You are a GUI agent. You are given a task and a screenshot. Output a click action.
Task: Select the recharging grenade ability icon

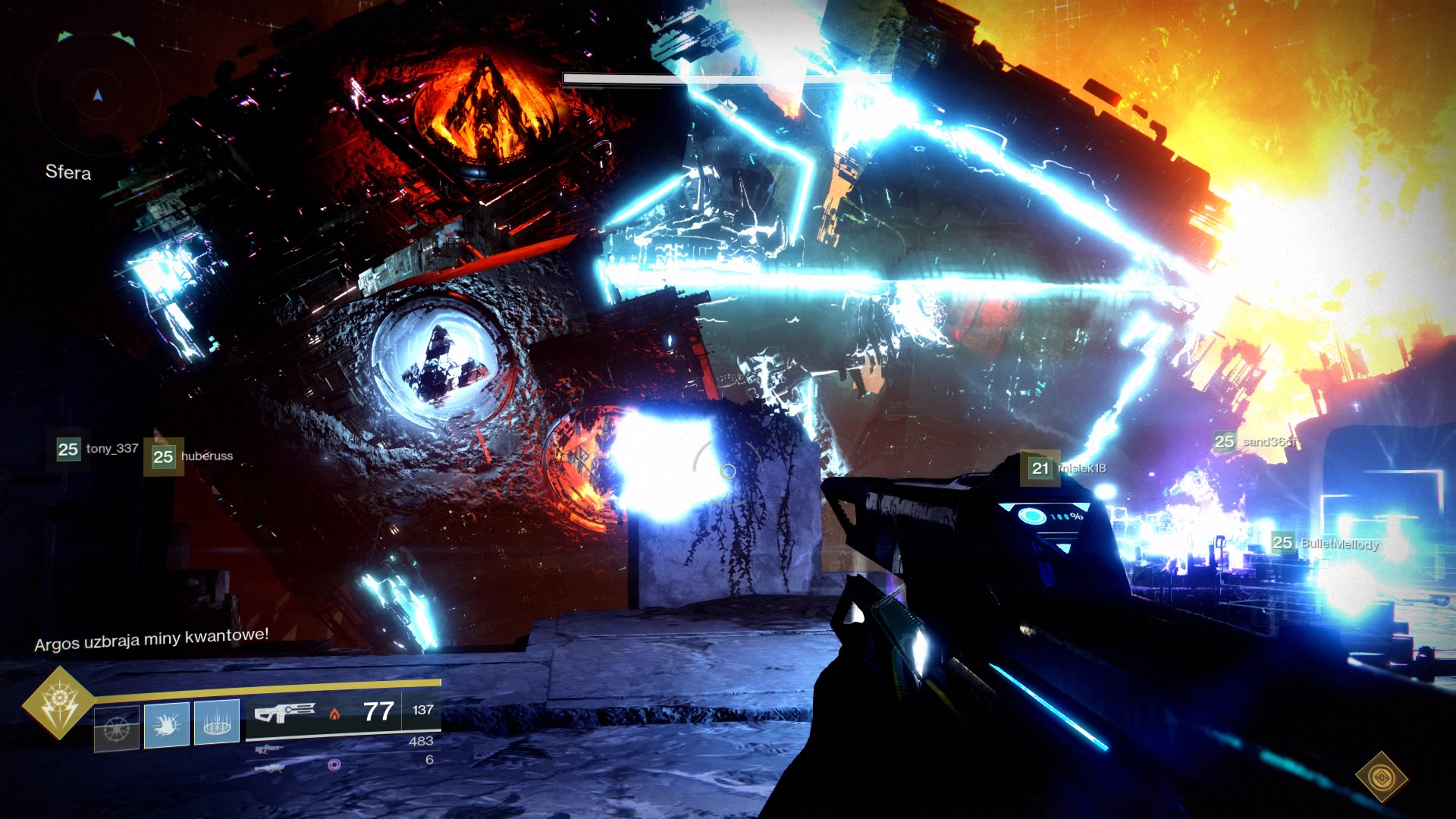pos(117,728)
